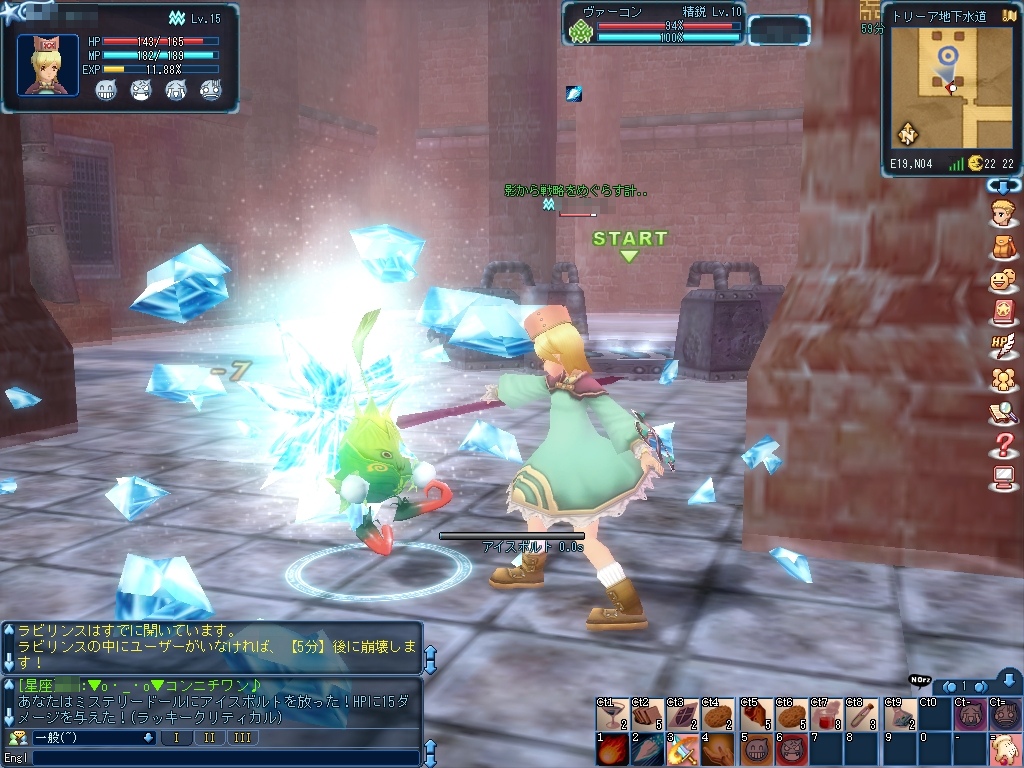Switch to chat tab II
This screenshot has height=768, width=1024.
coord(209,738)
